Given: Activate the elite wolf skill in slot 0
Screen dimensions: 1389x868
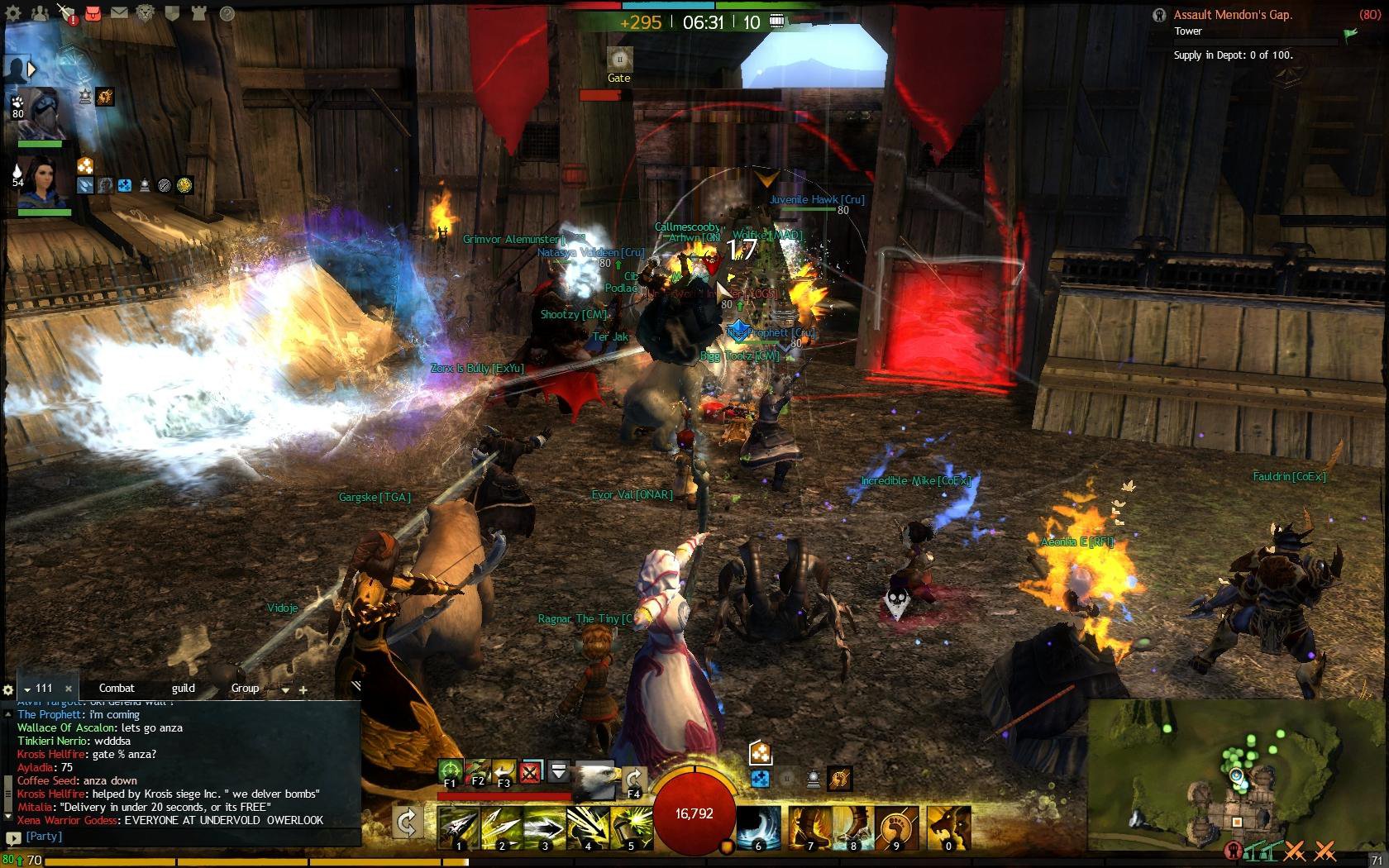Looking at the screenshot, I should pyautogui.click(x=948, y=827).
